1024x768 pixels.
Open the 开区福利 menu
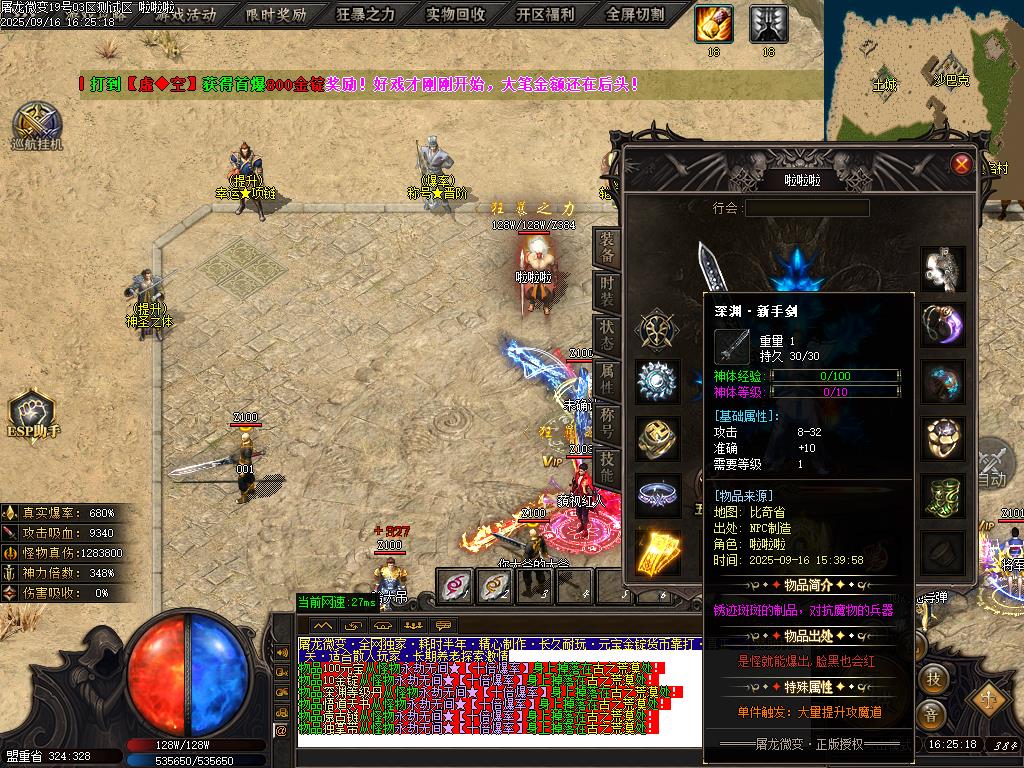tap(545, 14)
